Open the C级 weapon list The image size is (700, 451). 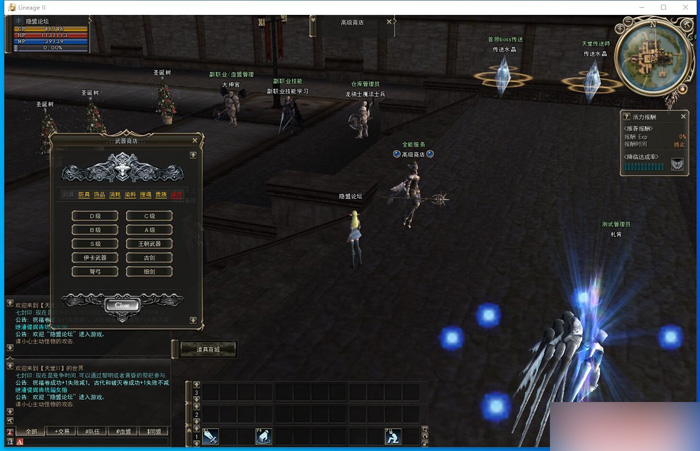(x=149, y=216)
